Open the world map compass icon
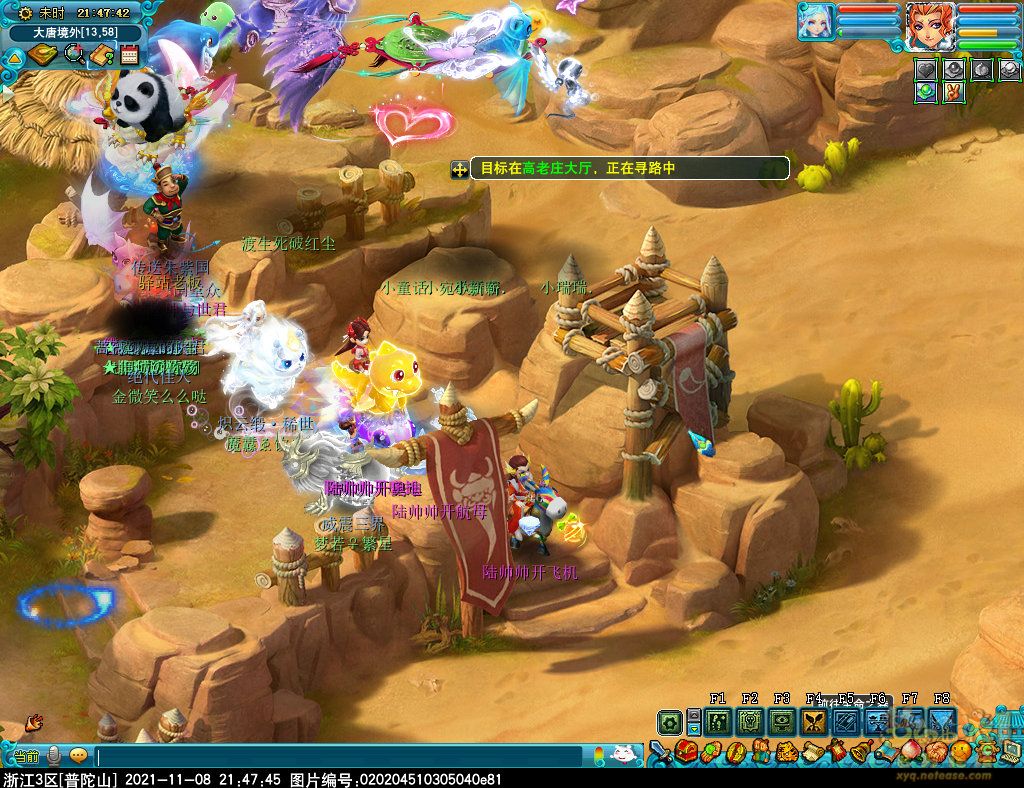 (x=45, y=55)
